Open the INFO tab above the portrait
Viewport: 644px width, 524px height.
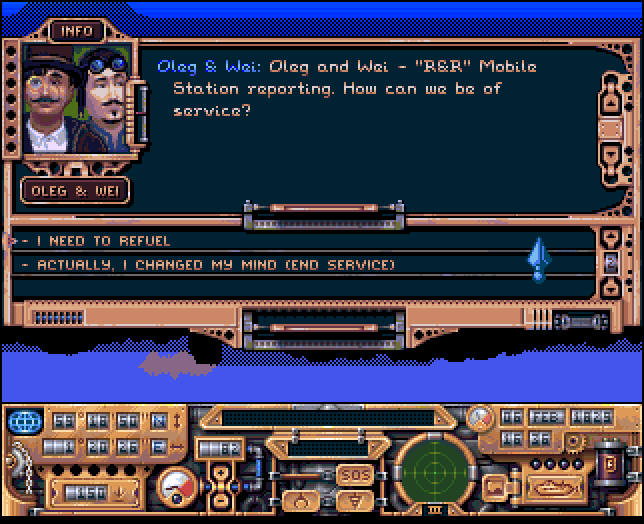pyautogui.click(x=77, y=31)
